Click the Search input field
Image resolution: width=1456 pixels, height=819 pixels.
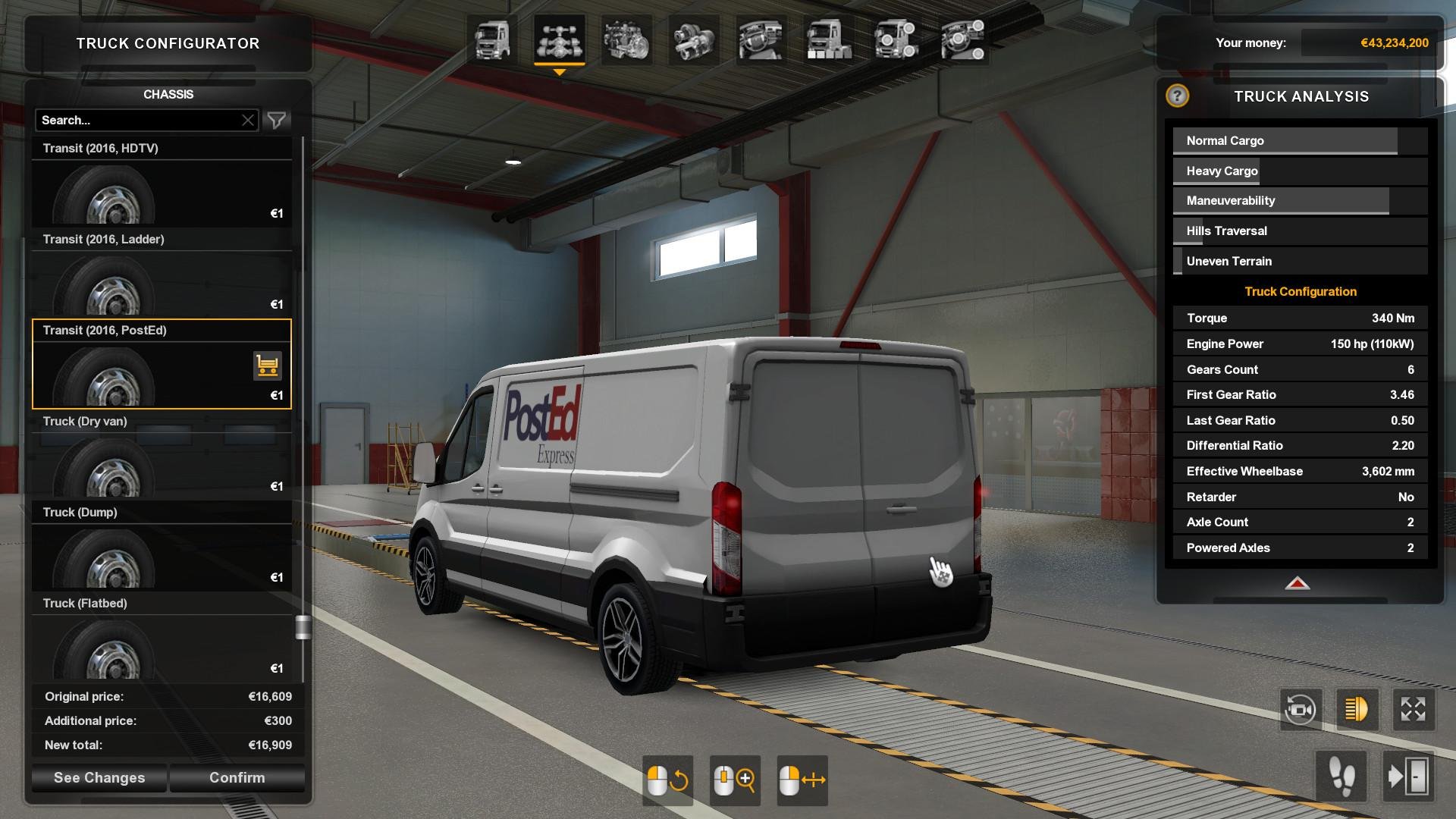point(136,120)
